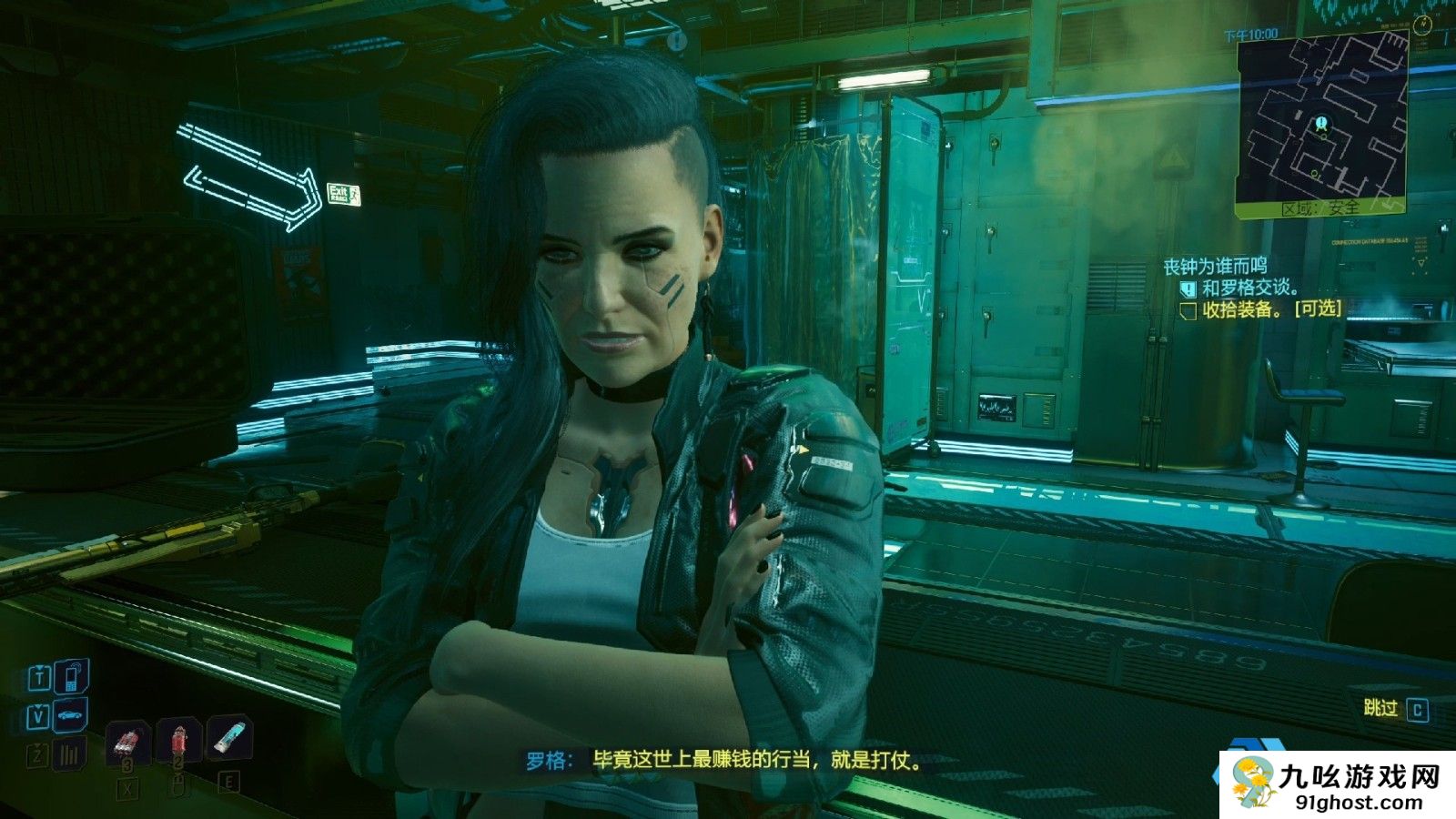The height and width of the screenshot is (819, 1456).
Task: Click the 九吆游戏网 watermark logo
Action: point(1337,784)
